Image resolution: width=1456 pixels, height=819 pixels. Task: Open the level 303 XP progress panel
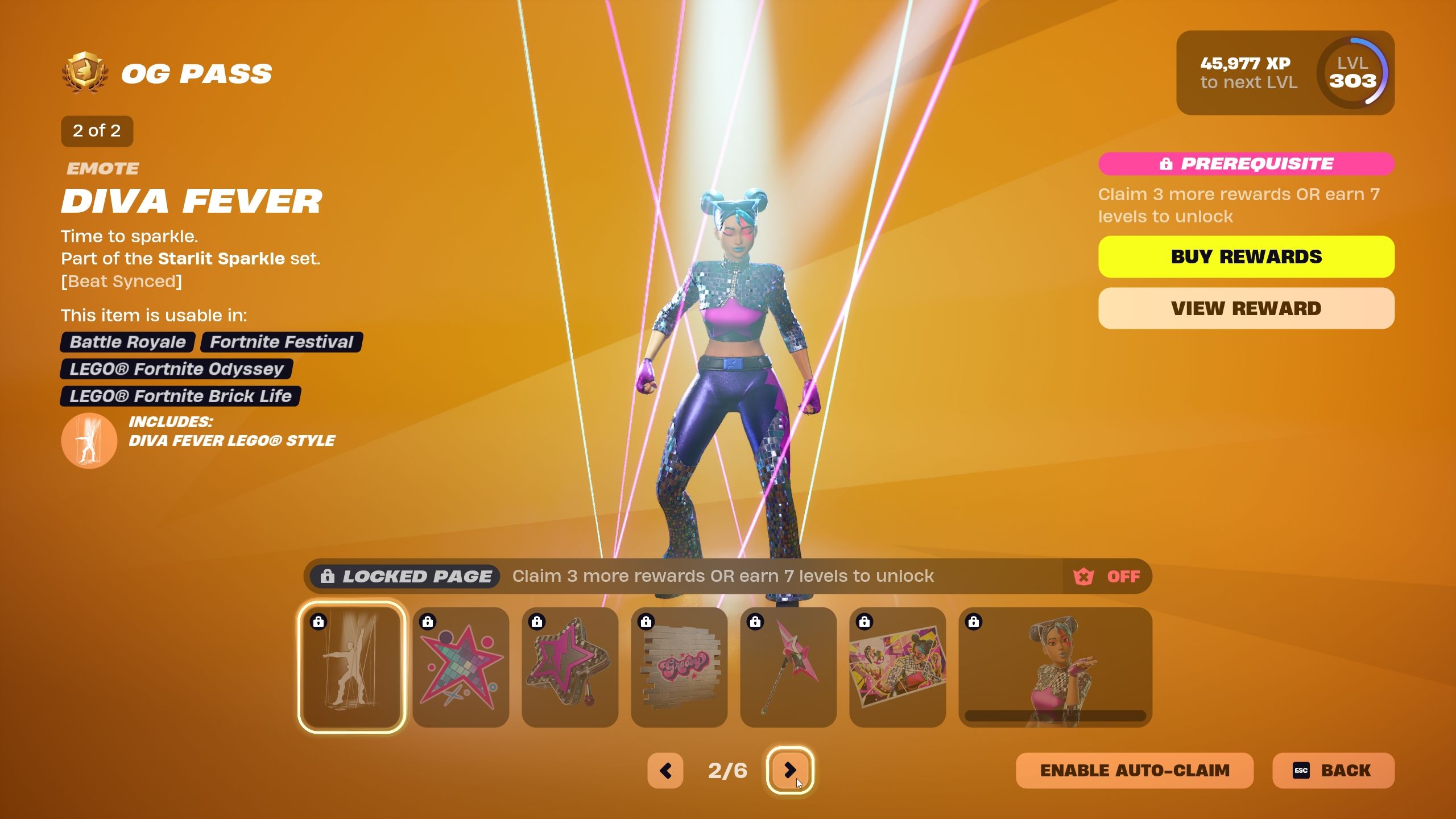pyautogui.click(x=1285, y=73)
